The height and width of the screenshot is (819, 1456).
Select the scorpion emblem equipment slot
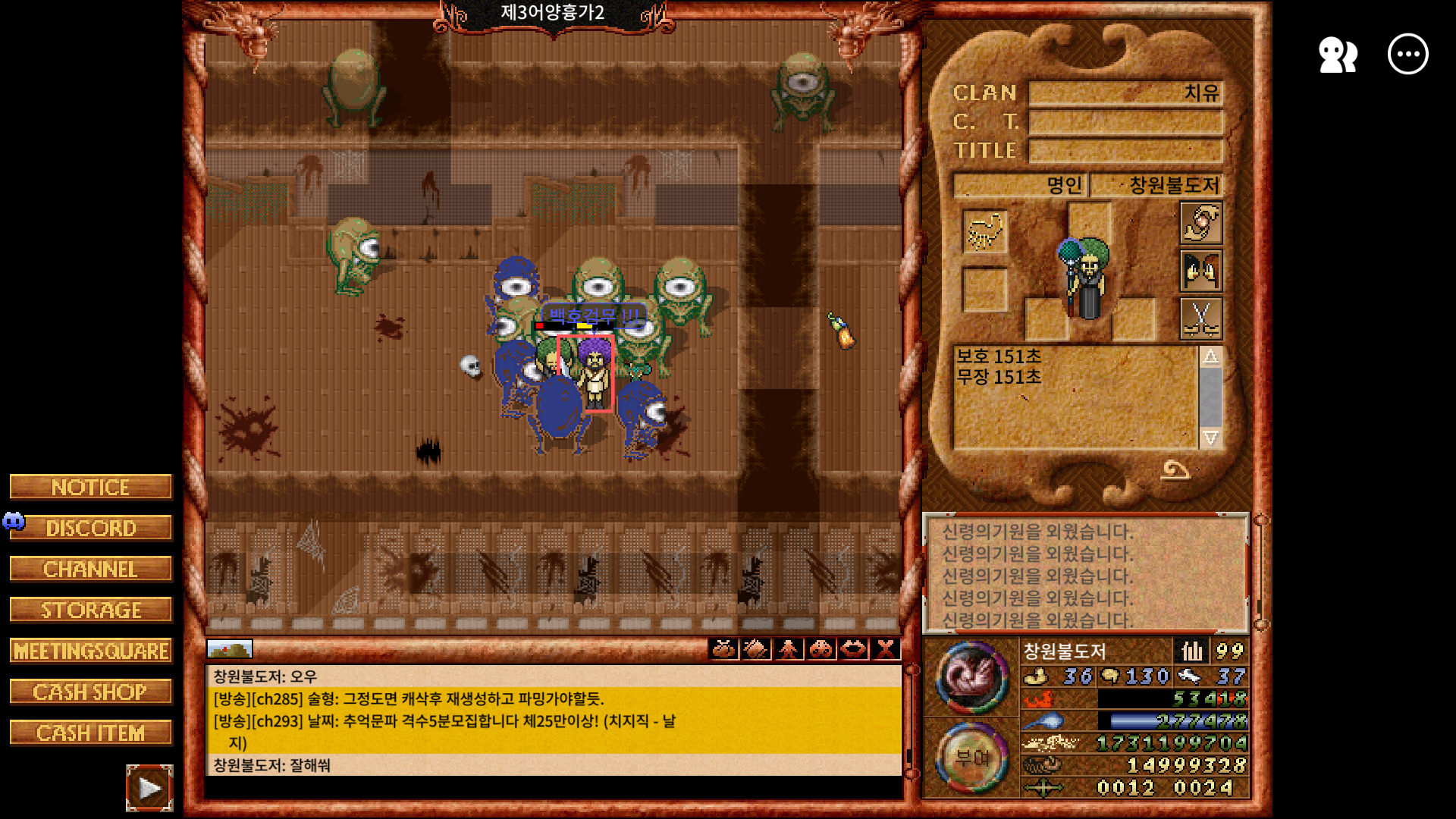(x=984, y=231)
